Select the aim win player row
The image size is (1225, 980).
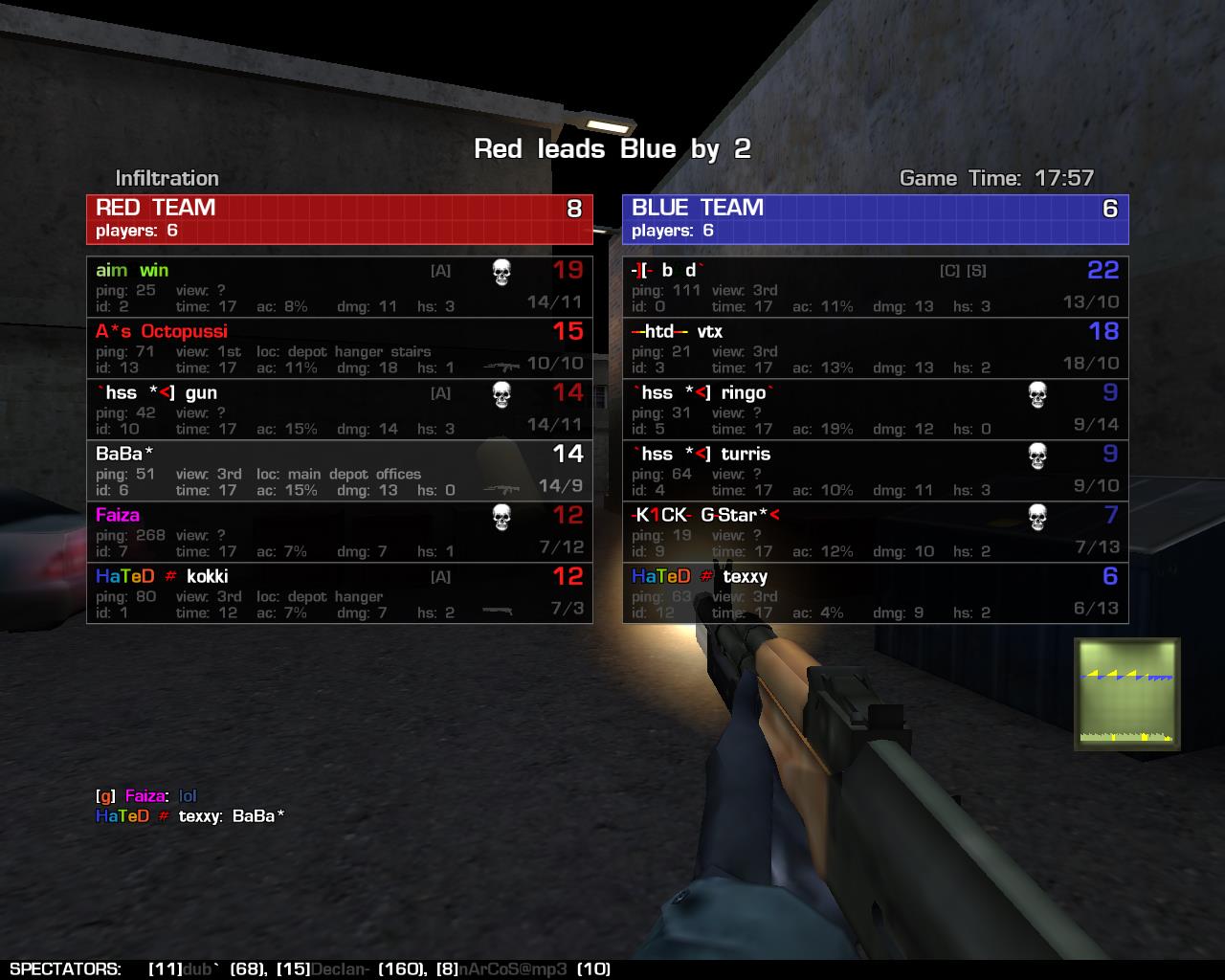point(339,287)
